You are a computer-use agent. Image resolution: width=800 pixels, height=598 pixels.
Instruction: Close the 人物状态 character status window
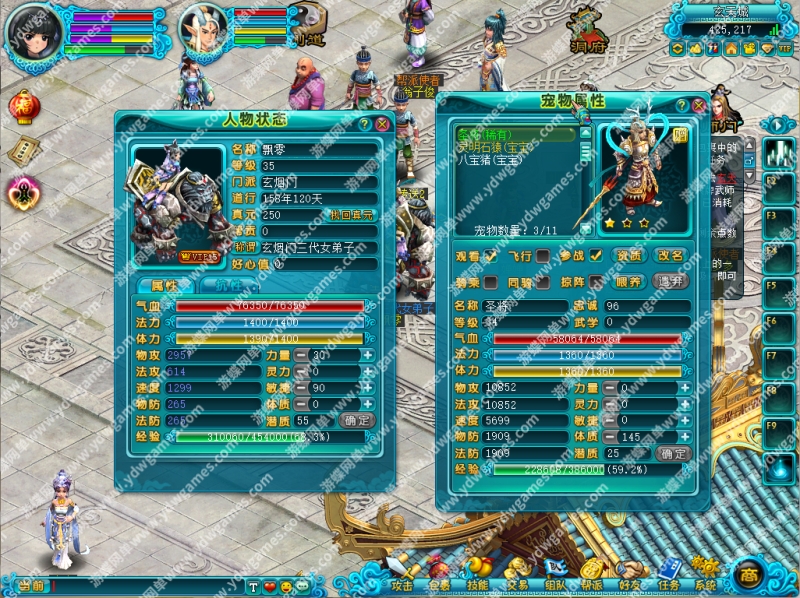pos(381,124)
